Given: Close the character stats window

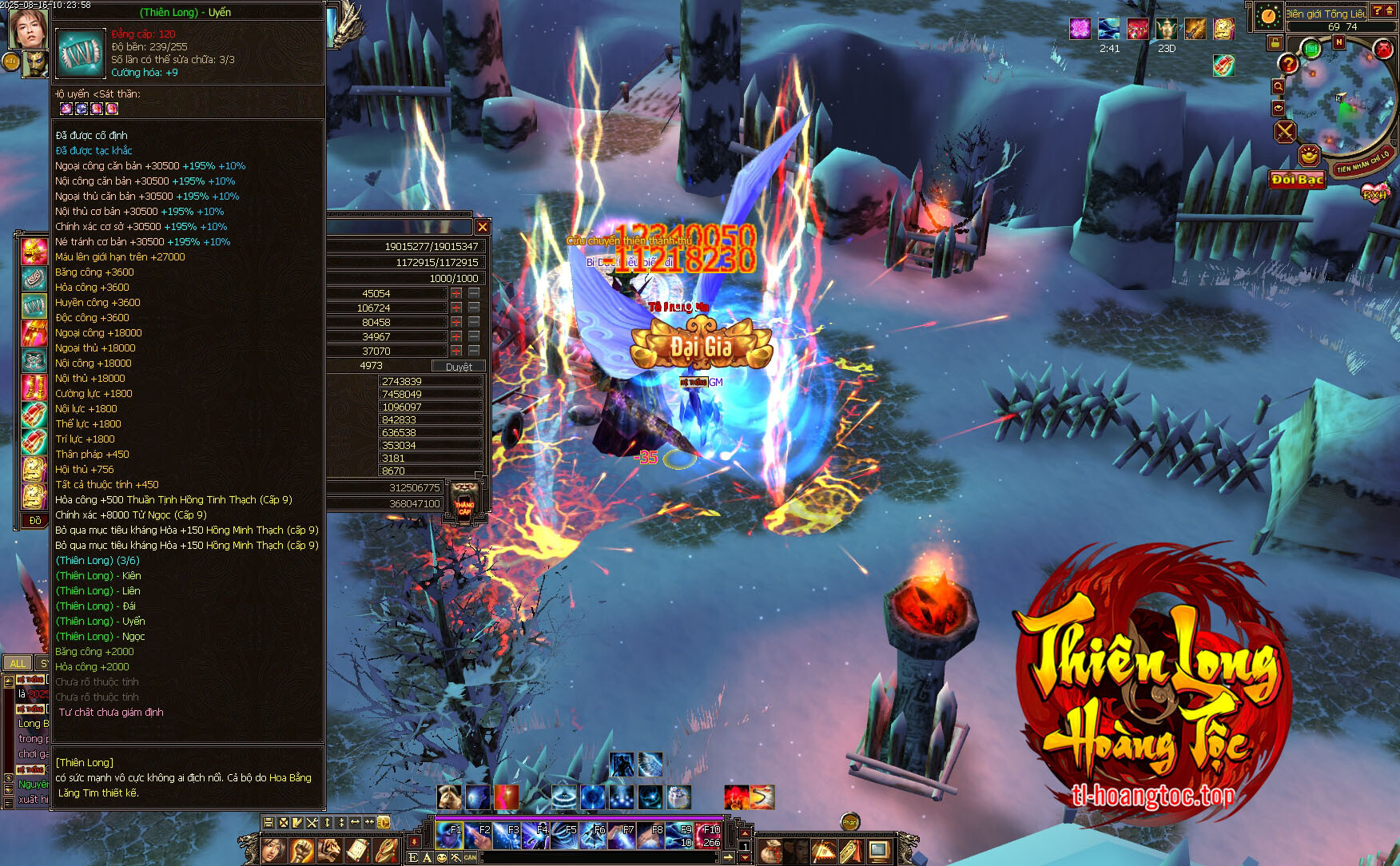Looking at the screenshot, I should [482, 227].
